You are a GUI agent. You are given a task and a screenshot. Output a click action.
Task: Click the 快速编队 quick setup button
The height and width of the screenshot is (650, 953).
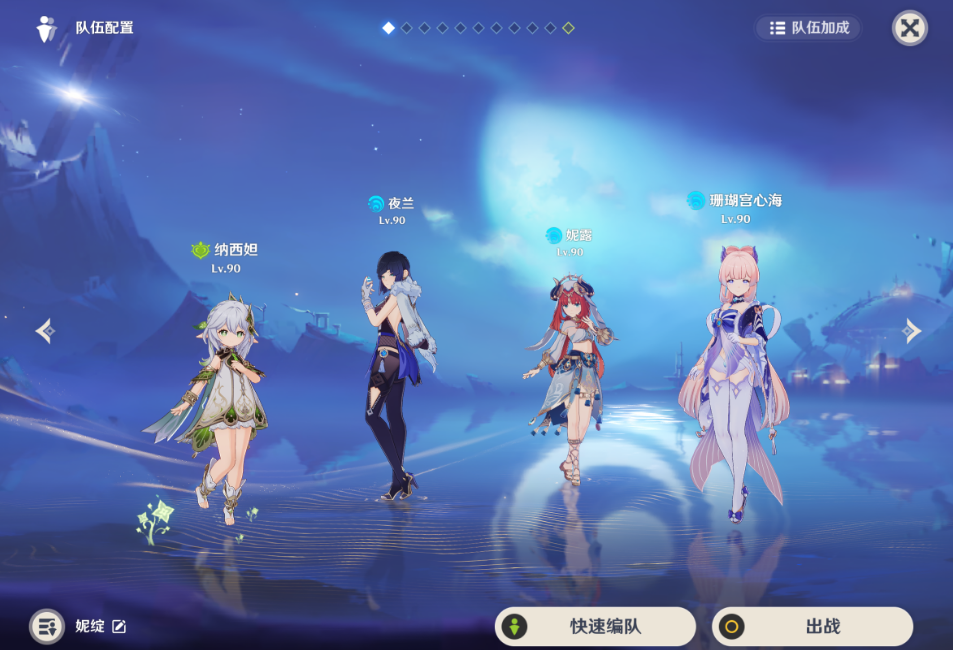click(x=595, y=627)
